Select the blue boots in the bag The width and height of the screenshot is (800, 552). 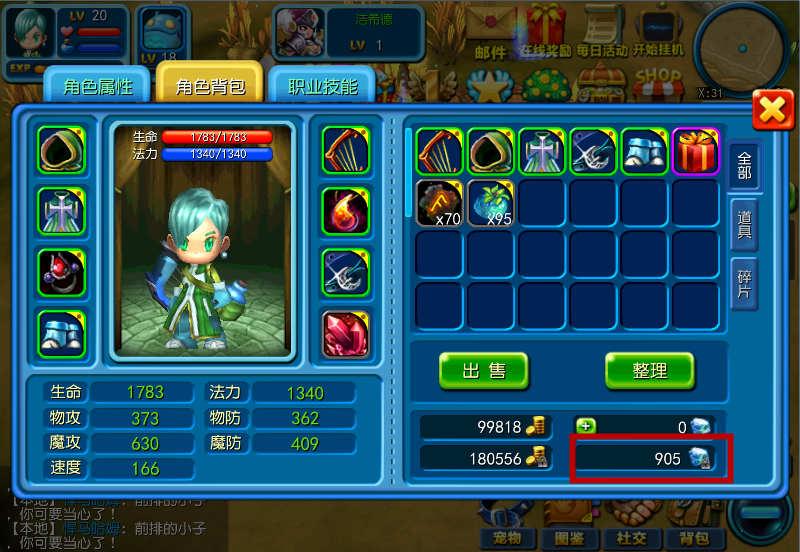645,152
